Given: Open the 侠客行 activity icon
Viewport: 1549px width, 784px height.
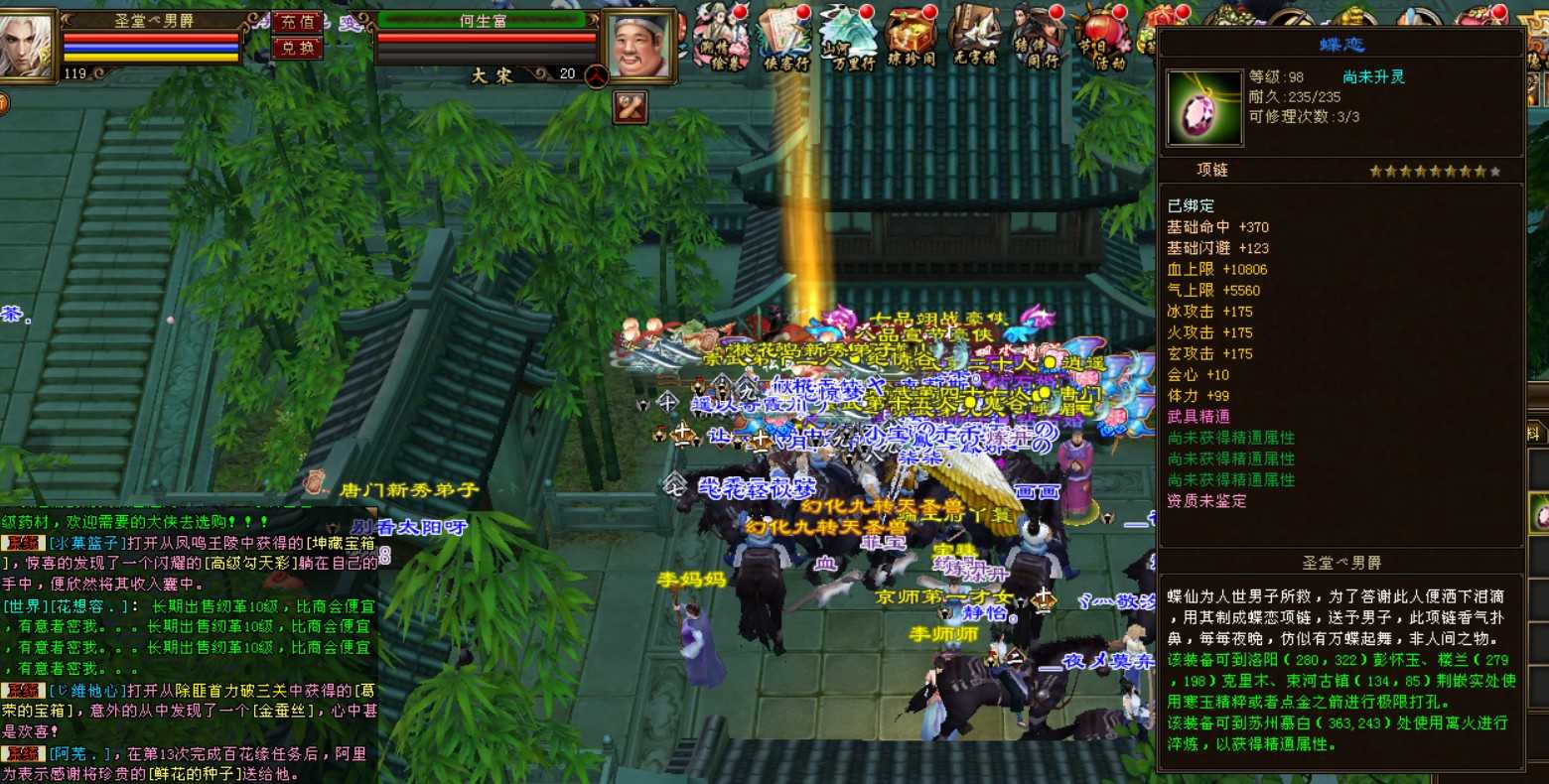Looking at the screenshot, I should [785, 38].
